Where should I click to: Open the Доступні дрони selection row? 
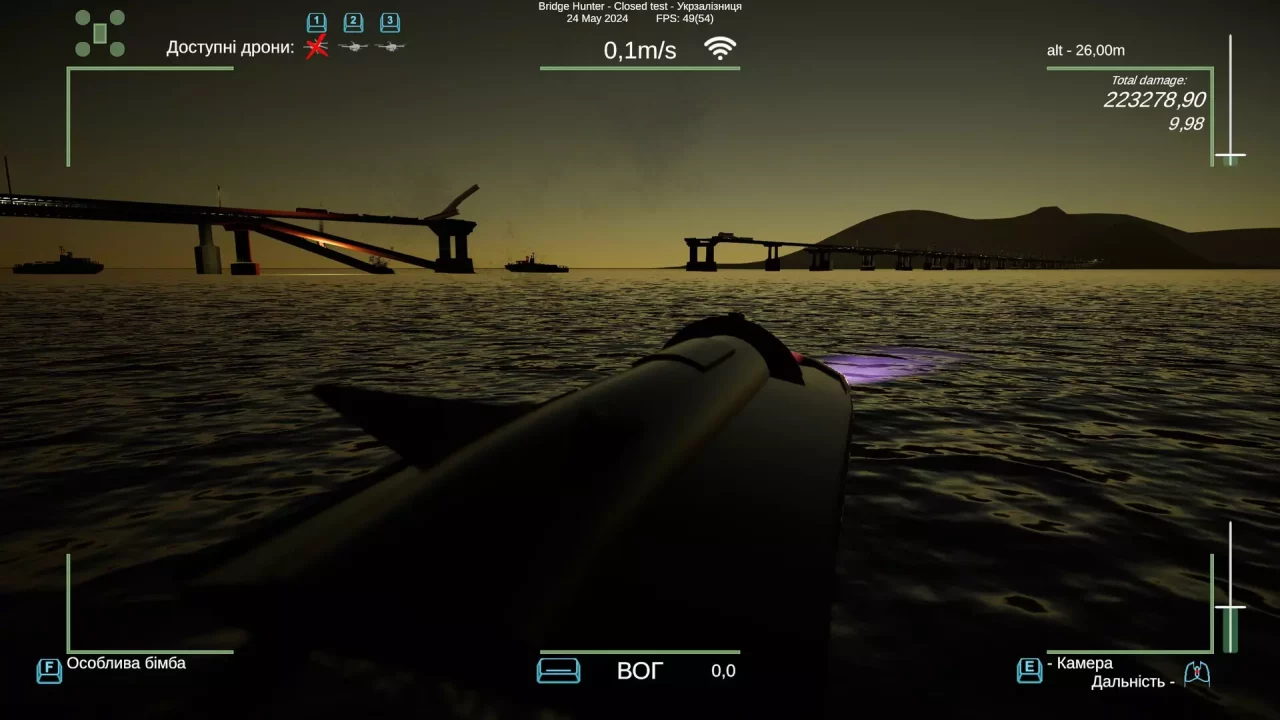pos(228,46)
